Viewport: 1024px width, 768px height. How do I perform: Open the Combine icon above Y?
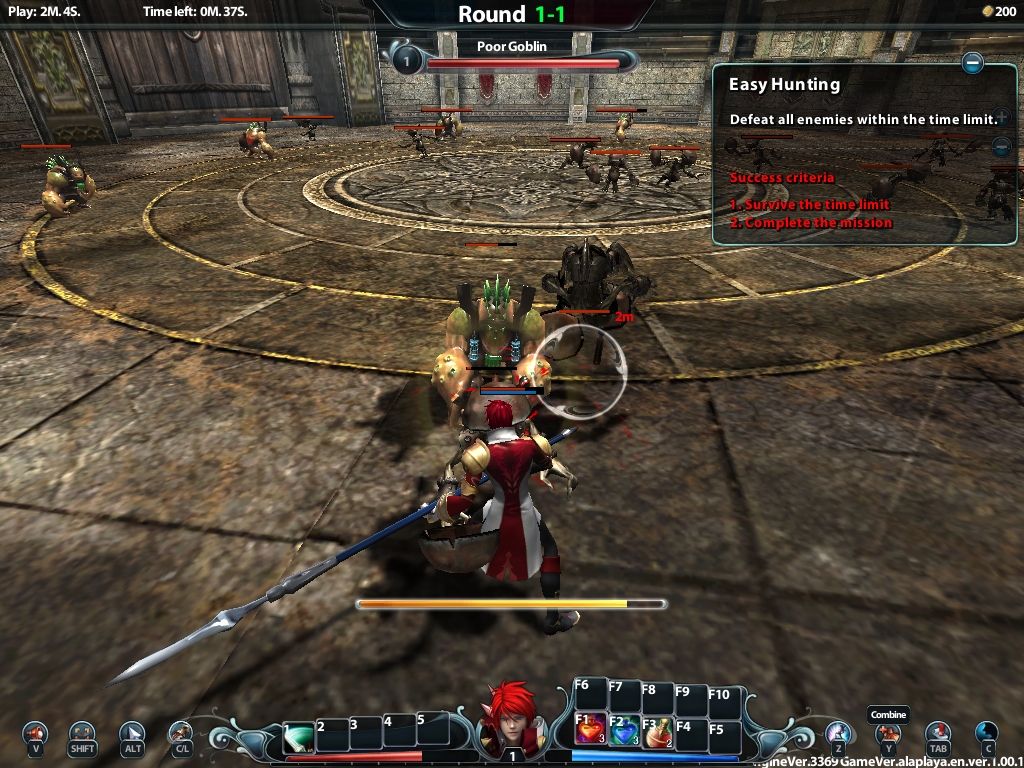tap(887, 733)
